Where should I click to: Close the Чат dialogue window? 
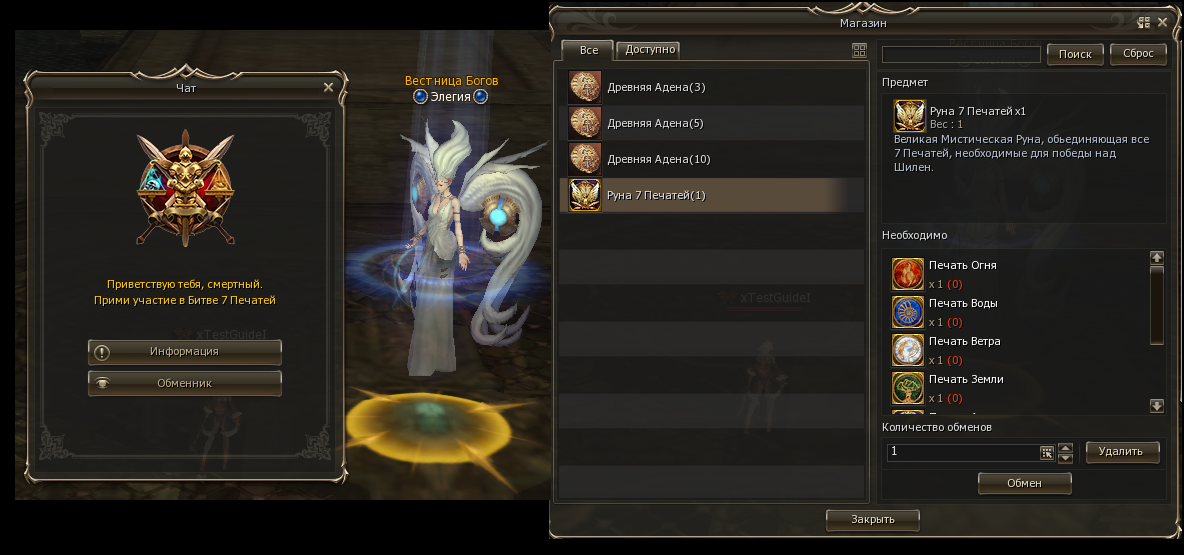point(328,87)
